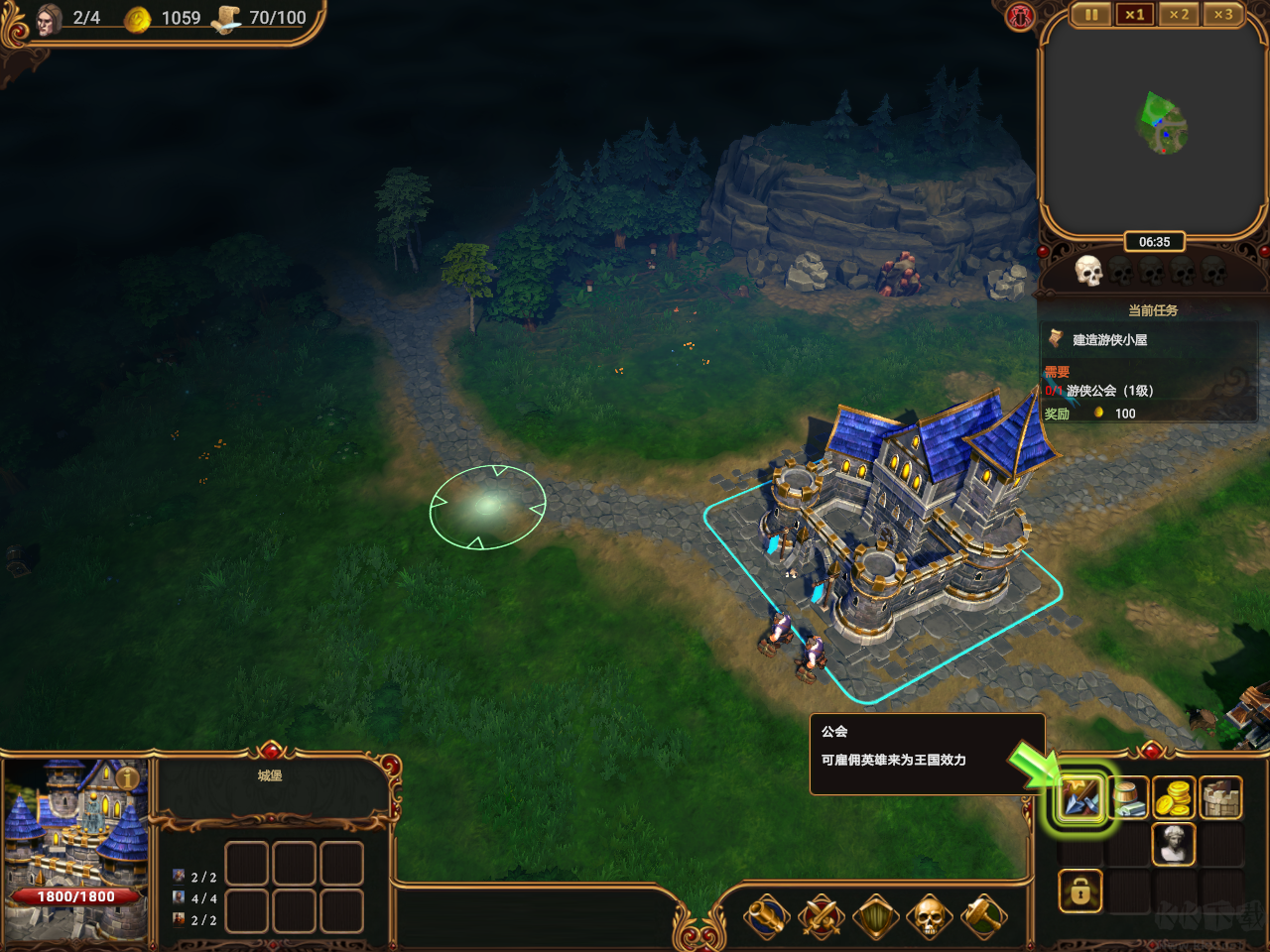Open the castle info button on portrait
Image resolution: width=1270 pixels, height=952 pixels.
(128, 778)
